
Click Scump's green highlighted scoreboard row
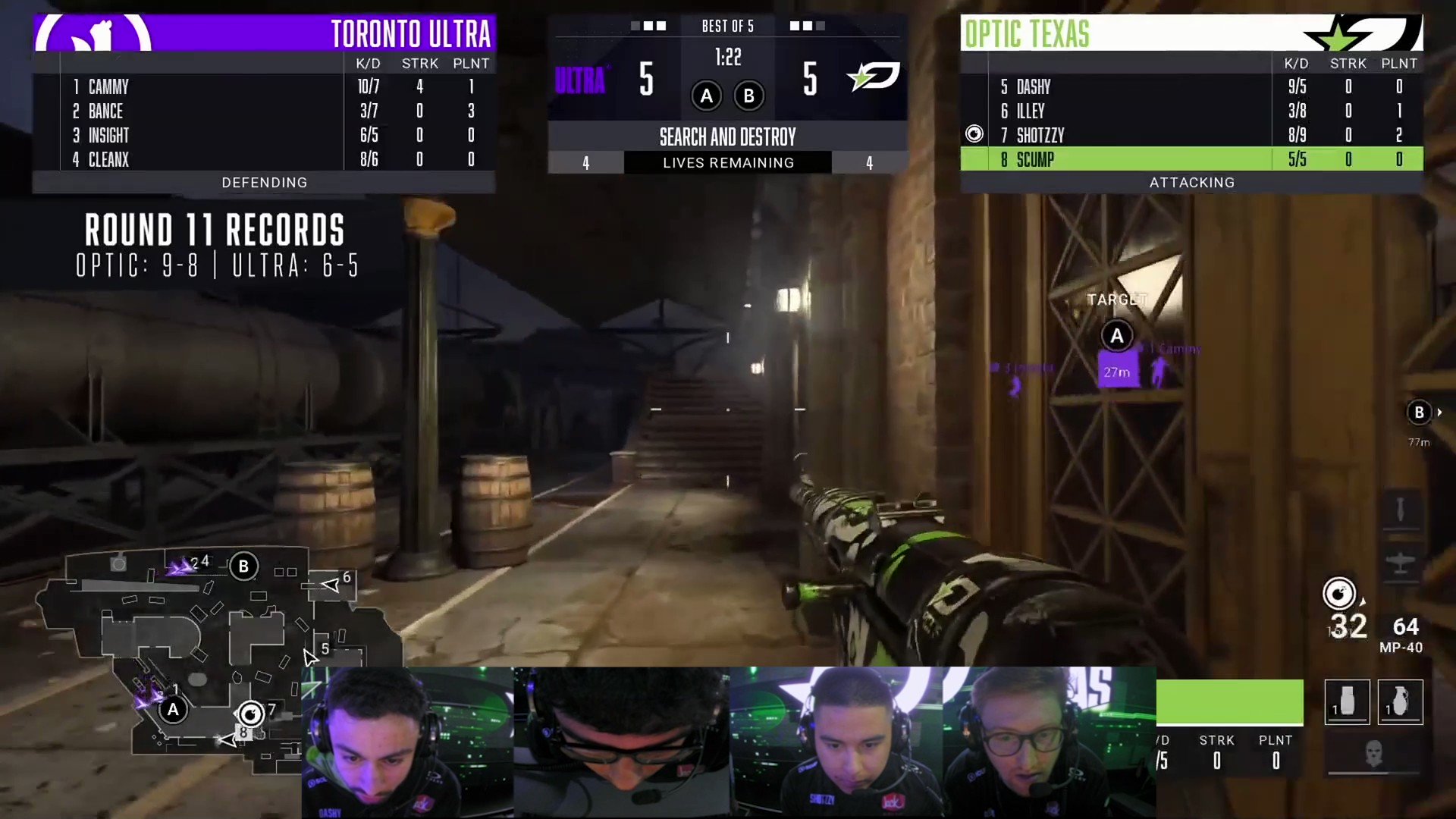pos(1191,160)
